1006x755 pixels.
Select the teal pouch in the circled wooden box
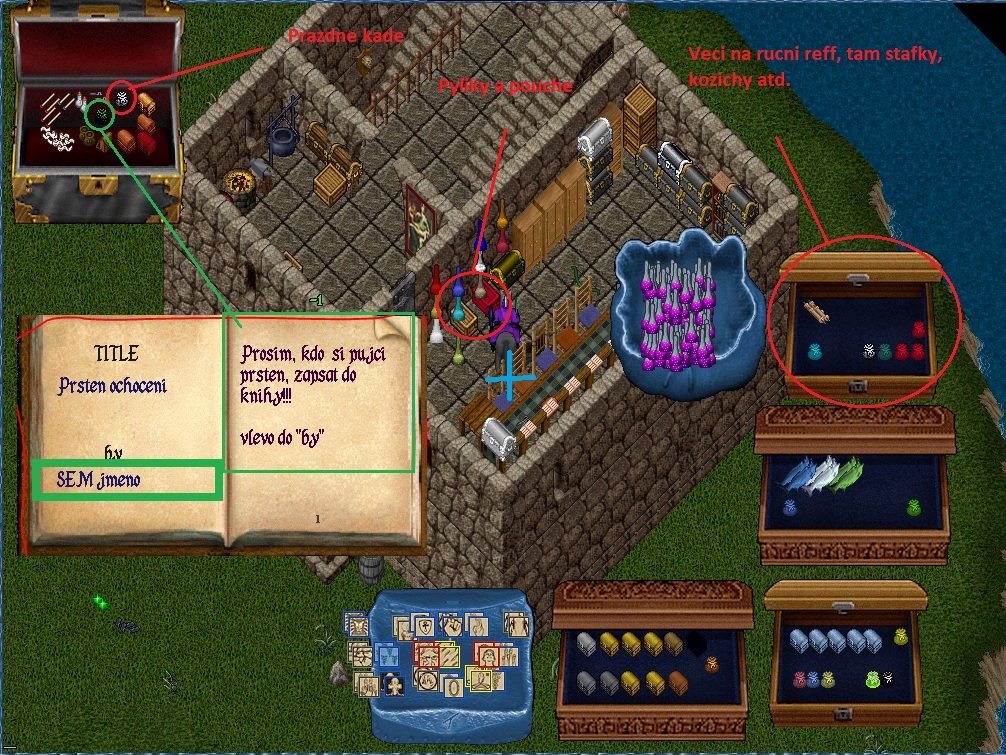click(817, 352)
